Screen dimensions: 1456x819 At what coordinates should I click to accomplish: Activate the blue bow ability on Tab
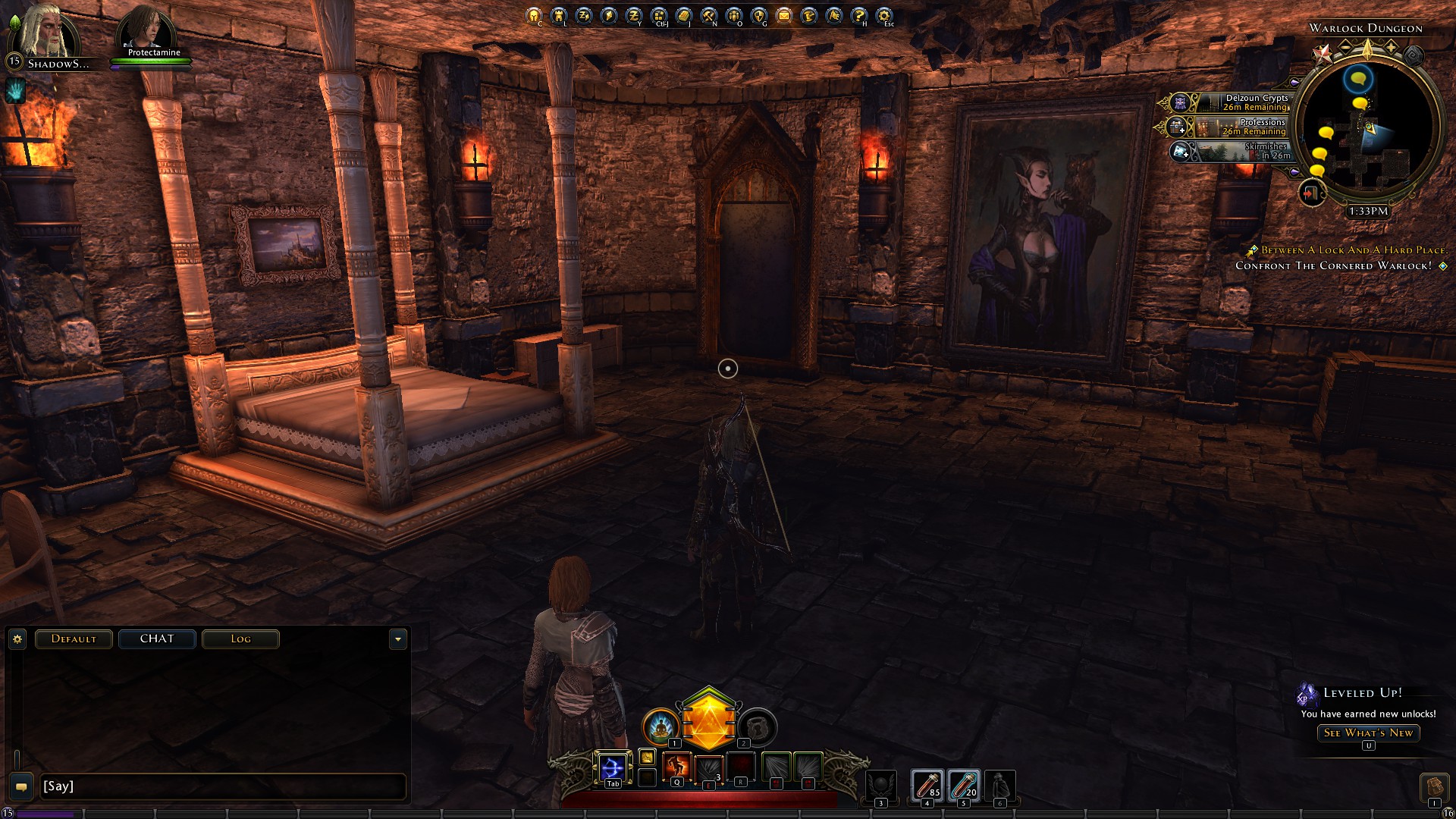pyautogui.click(x=612, y=767)
